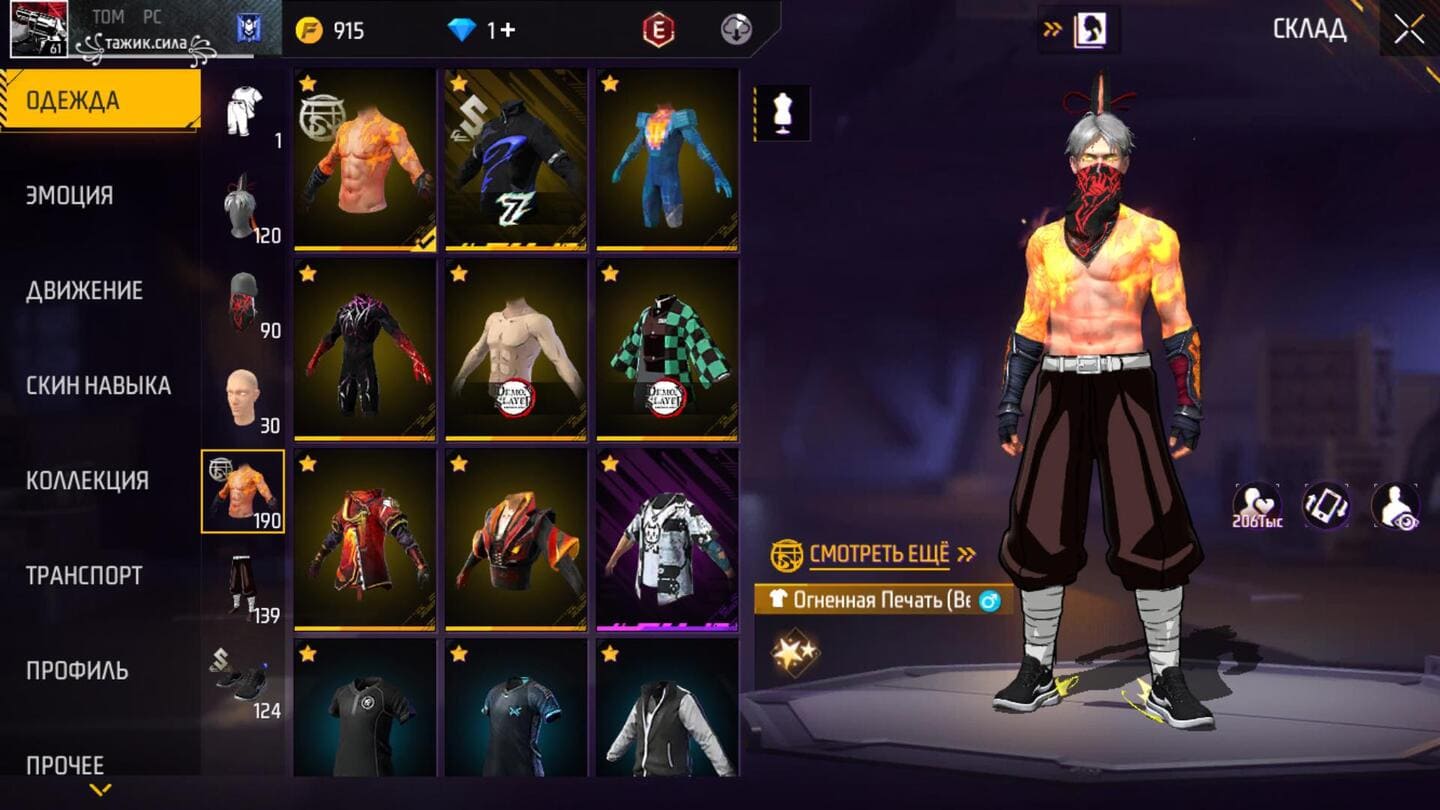1440x810 pixels.
Task: Select the bare chest Demon Slayer top
Action: click(516, 348)
